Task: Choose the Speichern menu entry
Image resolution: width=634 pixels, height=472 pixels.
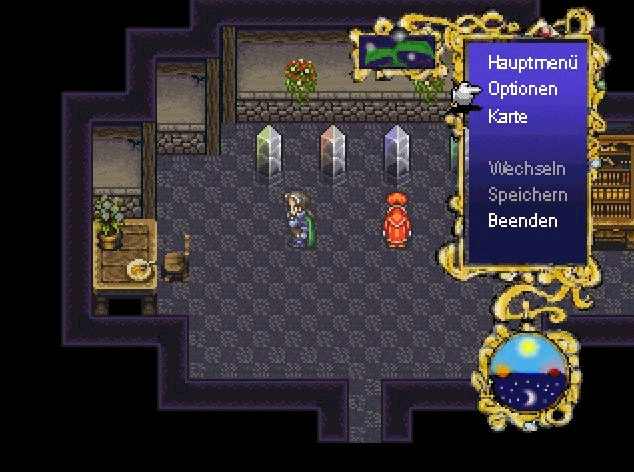Action: 527,195
